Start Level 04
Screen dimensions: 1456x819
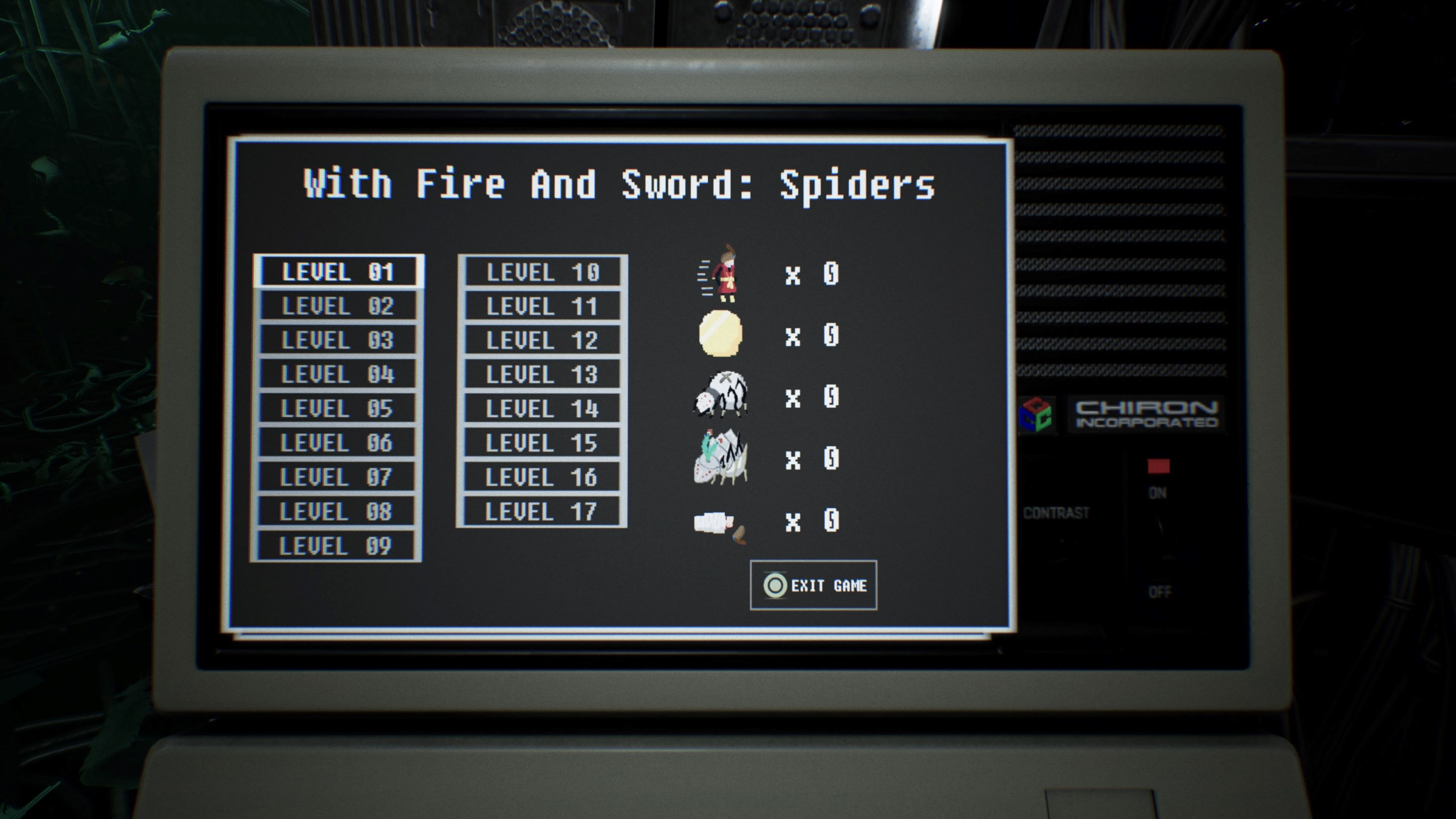pyautogui.click(x=337, y=374)
